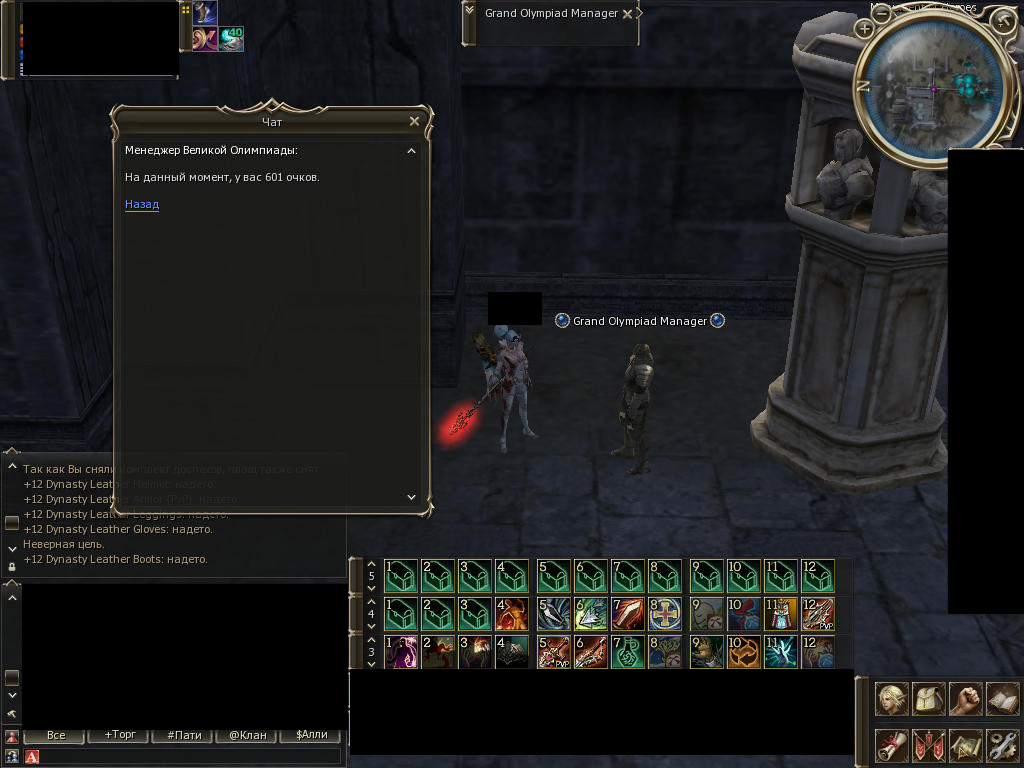
Task: Open the actions fist icon
Action: click(x=965, y=699)
